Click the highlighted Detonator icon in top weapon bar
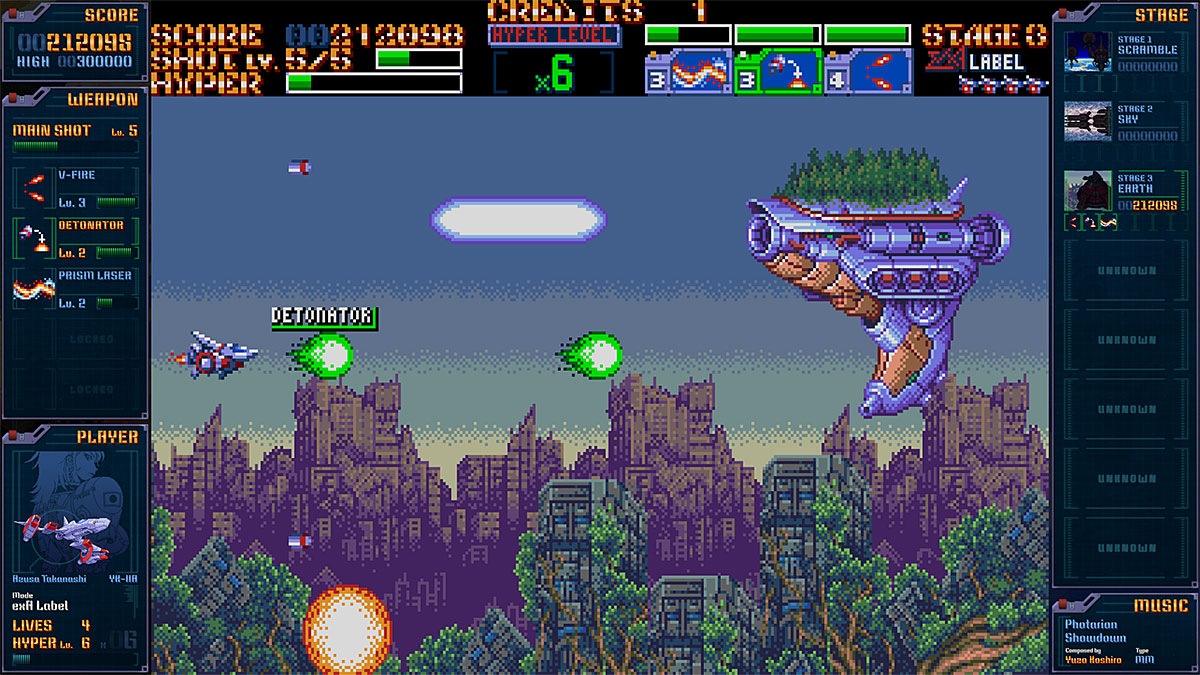This screenshot has height=675, width=1200. (x=778, y=72)
